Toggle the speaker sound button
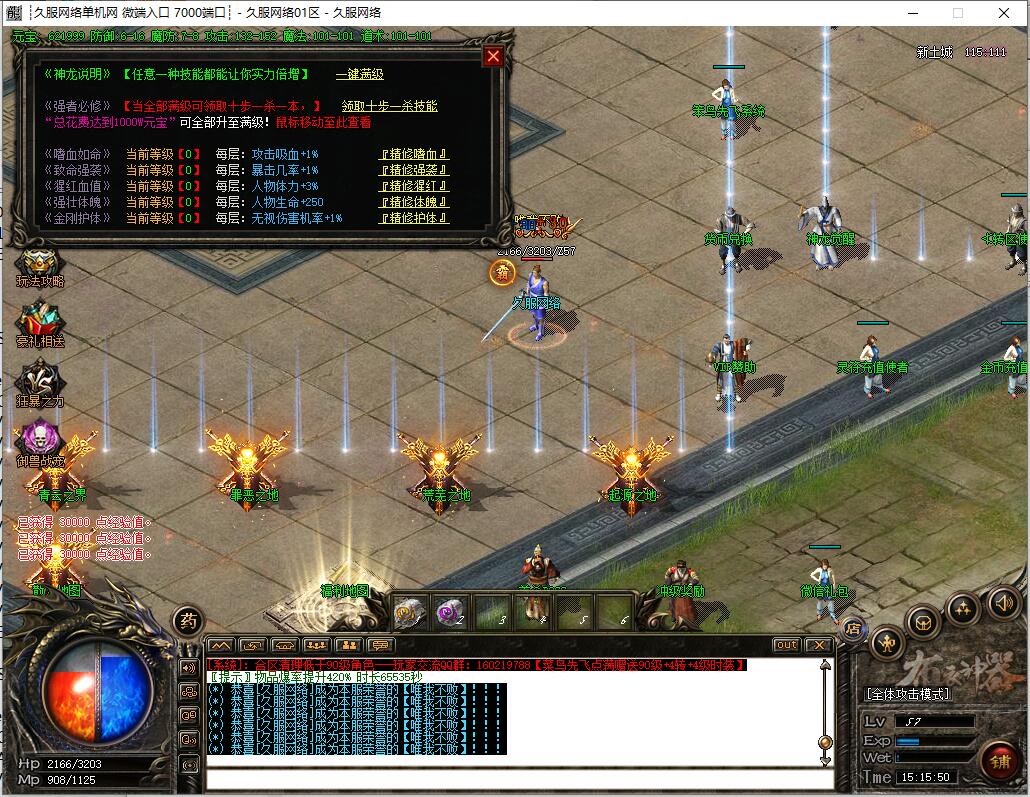 [1003, 602]
